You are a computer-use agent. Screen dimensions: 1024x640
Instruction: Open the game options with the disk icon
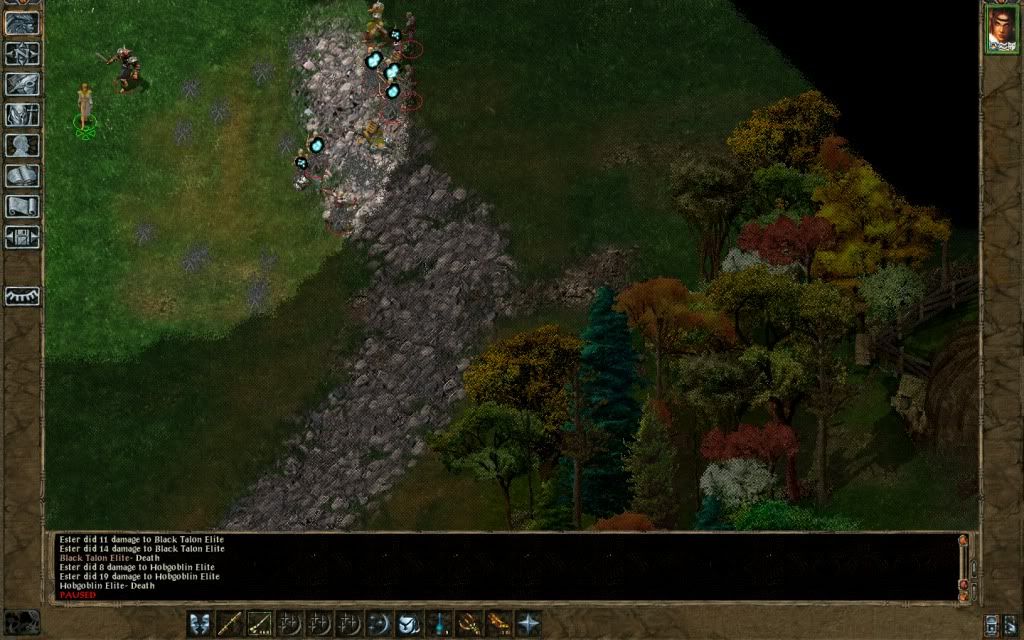tap(22, 237)
